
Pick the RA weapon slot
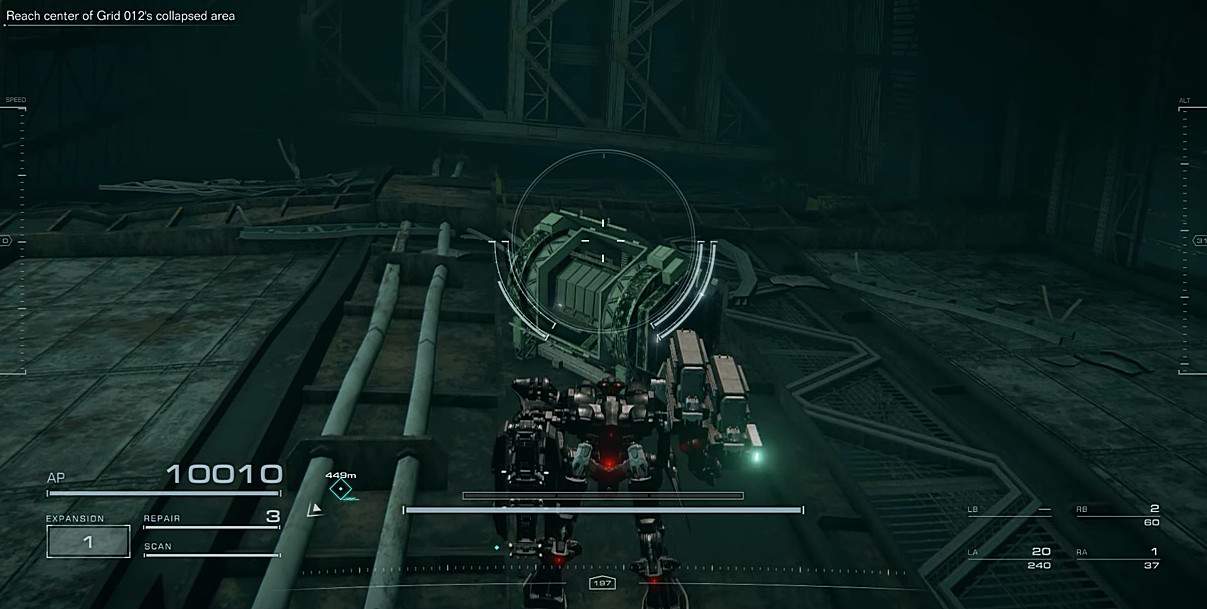tap(1117, 557)
